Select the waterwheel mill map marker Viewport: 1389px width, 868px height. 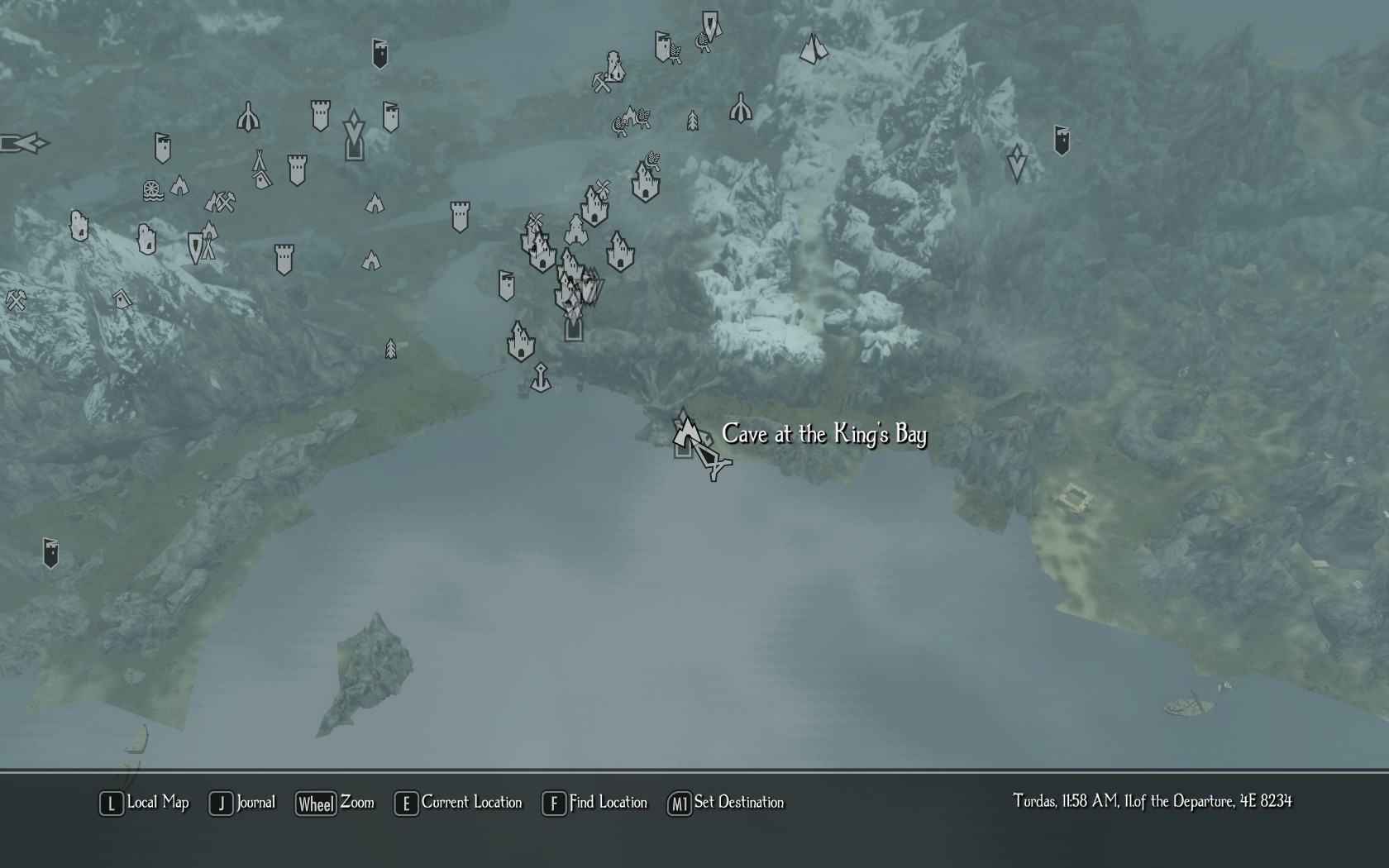click(x=153, y=191)
